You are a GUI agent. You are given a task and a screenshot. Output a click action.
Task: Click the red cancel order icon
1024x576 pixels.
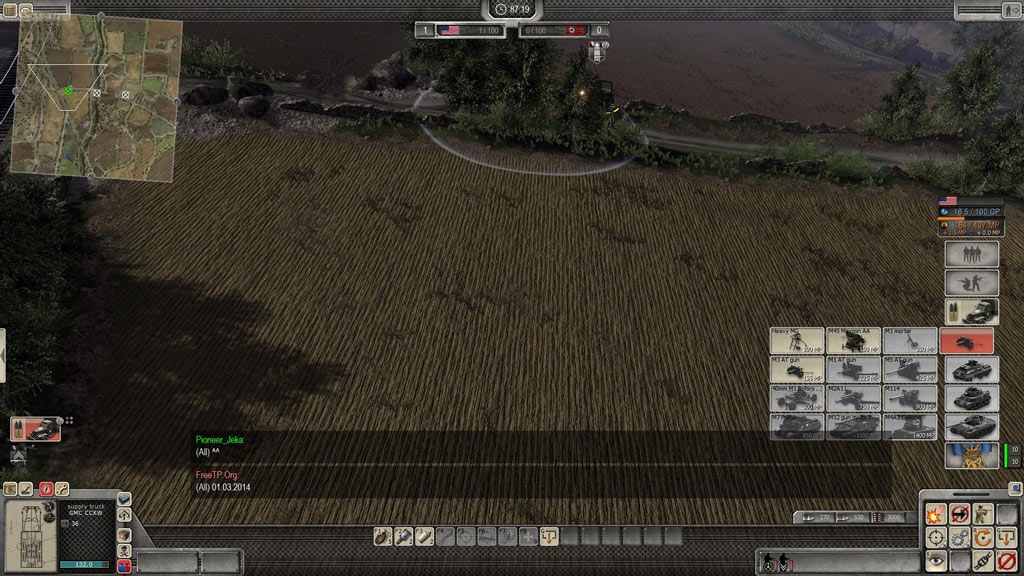[1007, 561]
